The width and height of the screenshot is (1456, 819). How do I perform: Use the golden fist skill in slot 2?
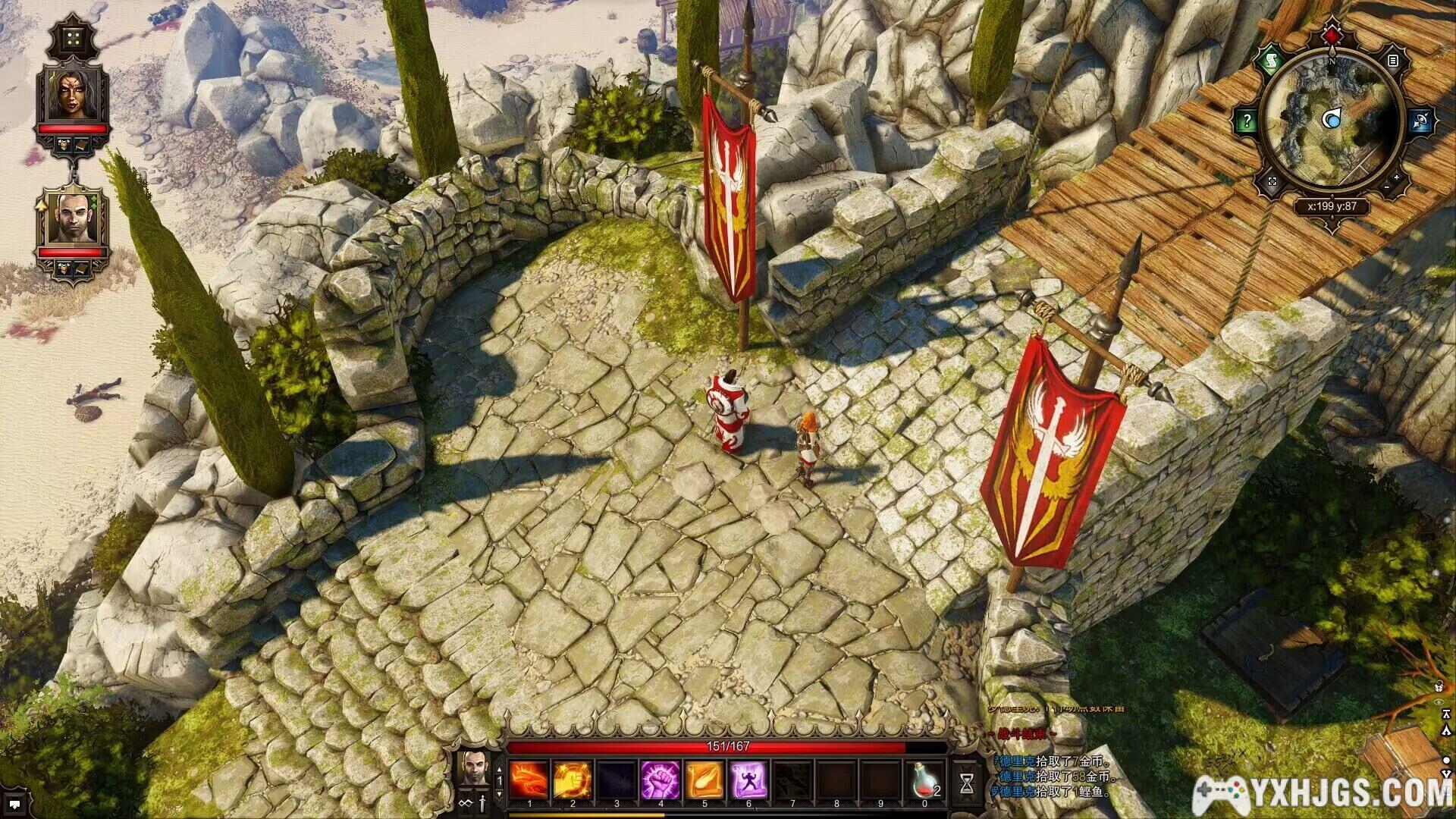point(573,780)
